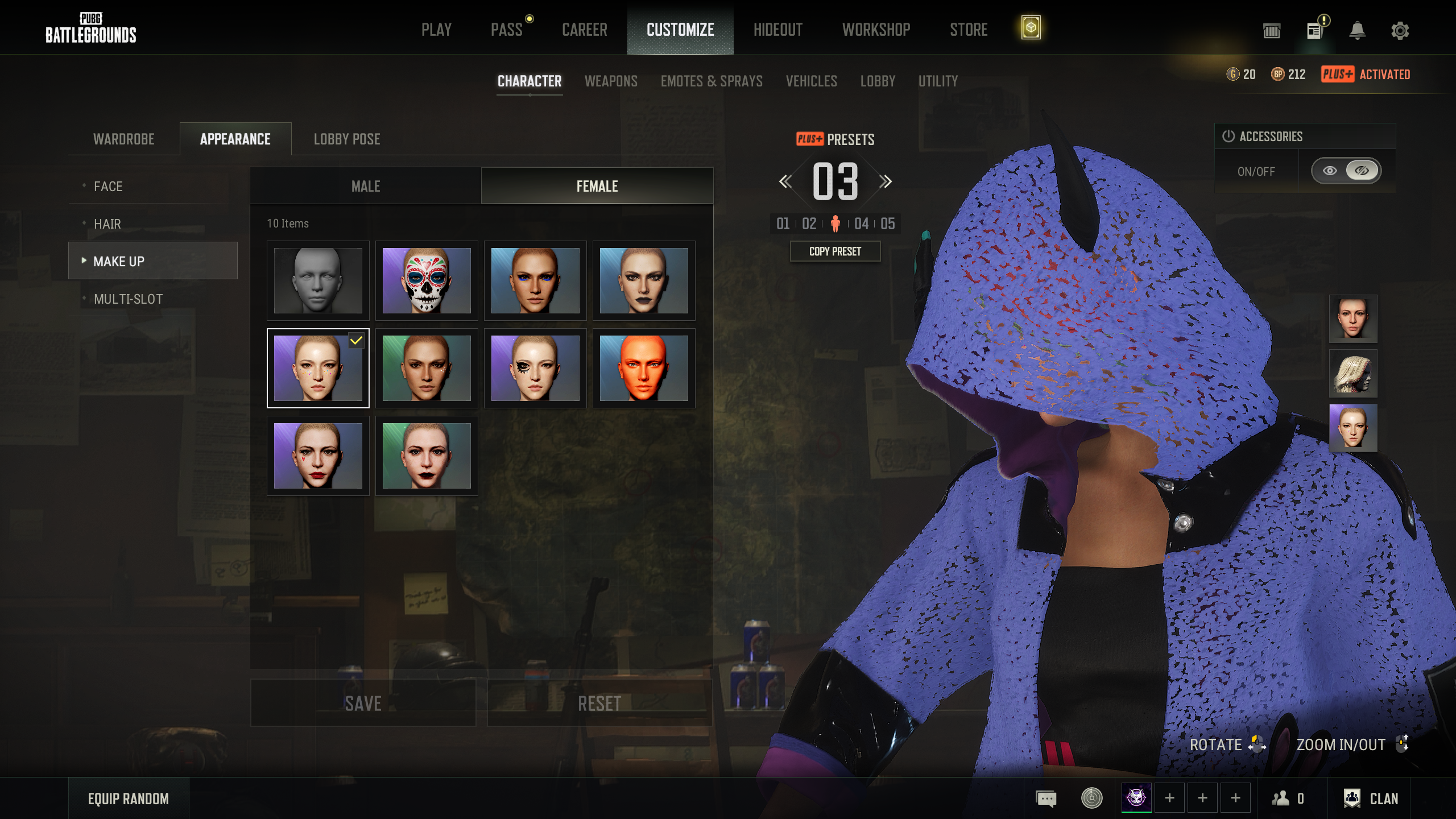This screenshot has height=819, width=1456.
Task: Open the Clan panel
Action: 1371,799
